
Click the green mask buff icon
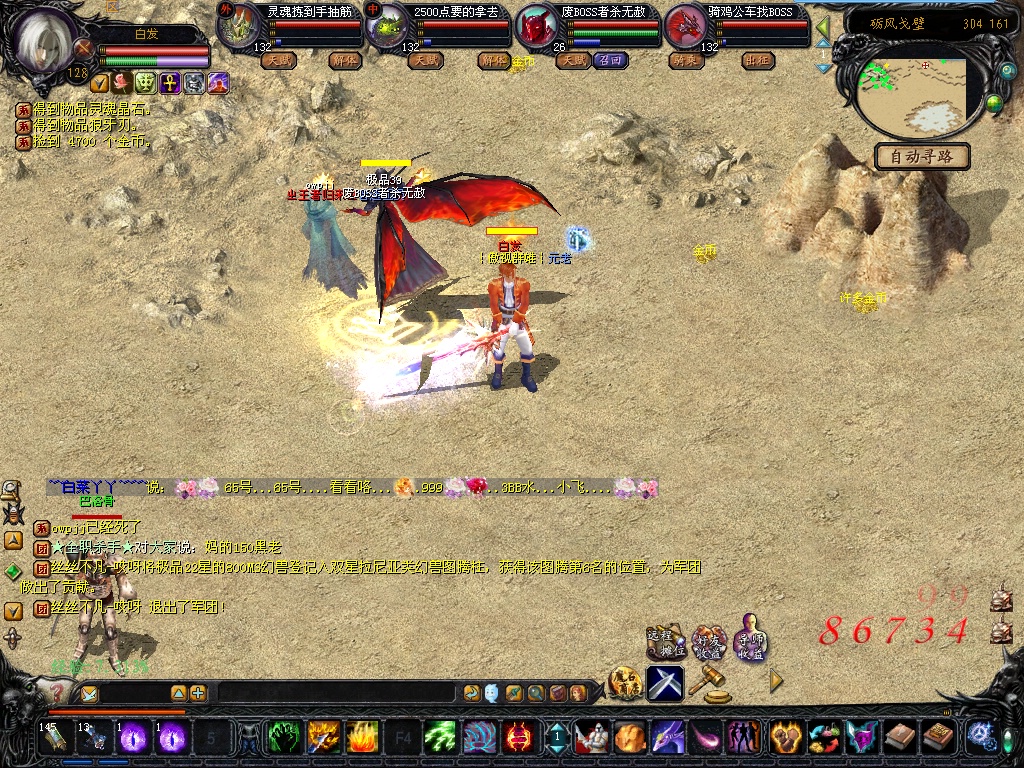(x=146, y=83)
